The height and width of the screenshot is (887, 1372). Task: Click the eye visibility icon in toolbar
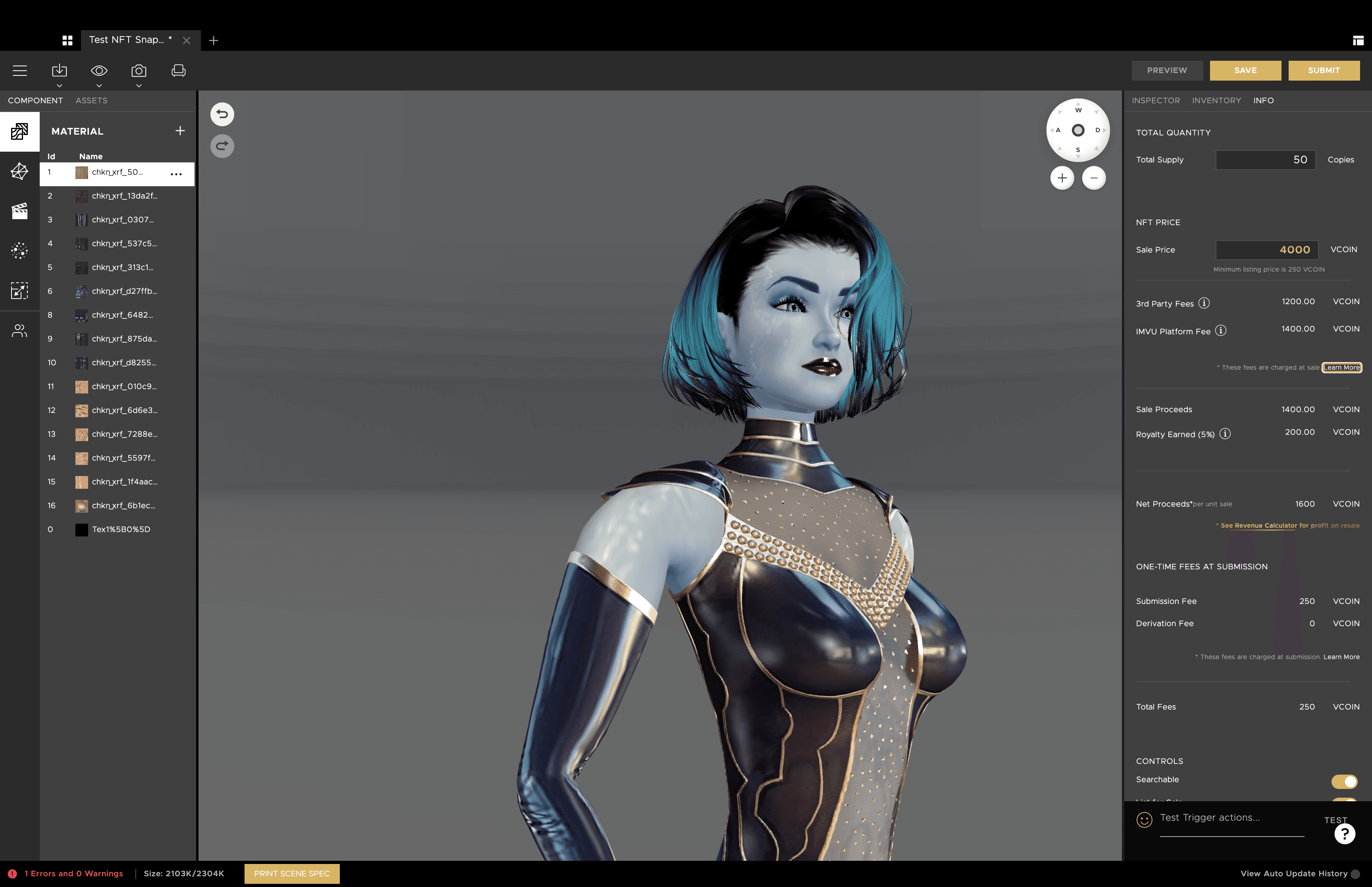pos(98,70)
